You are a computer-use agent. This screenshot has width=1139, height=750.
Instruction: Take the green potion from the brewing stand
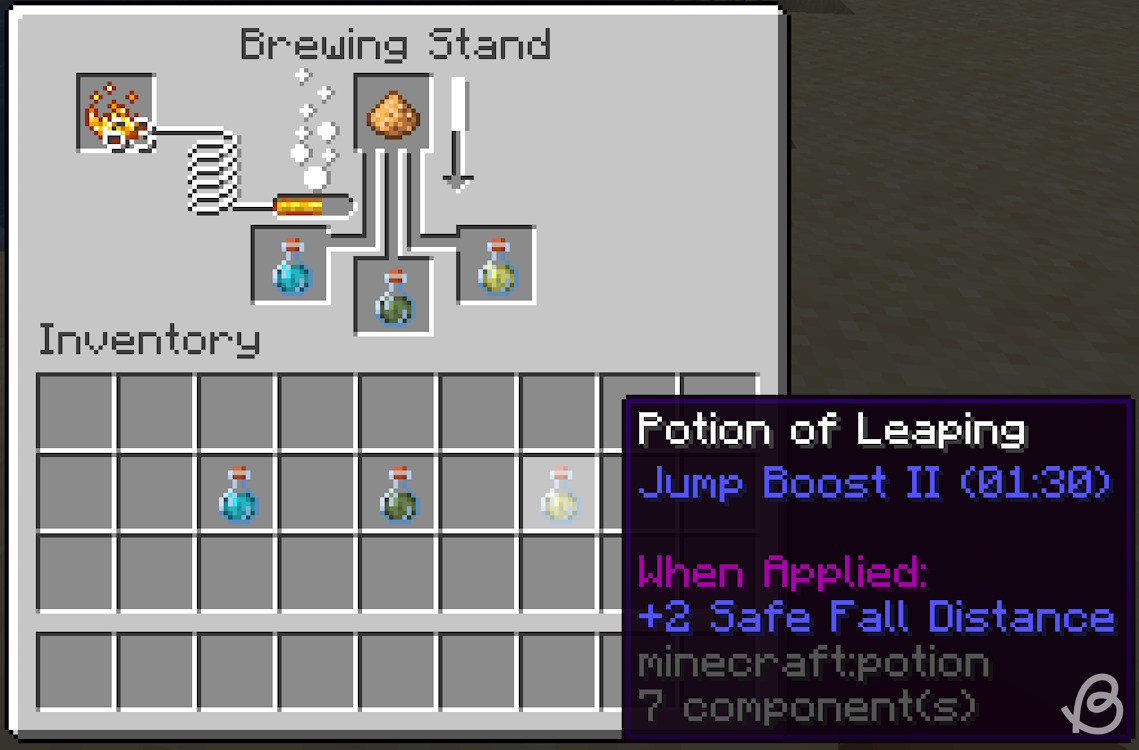394,297
